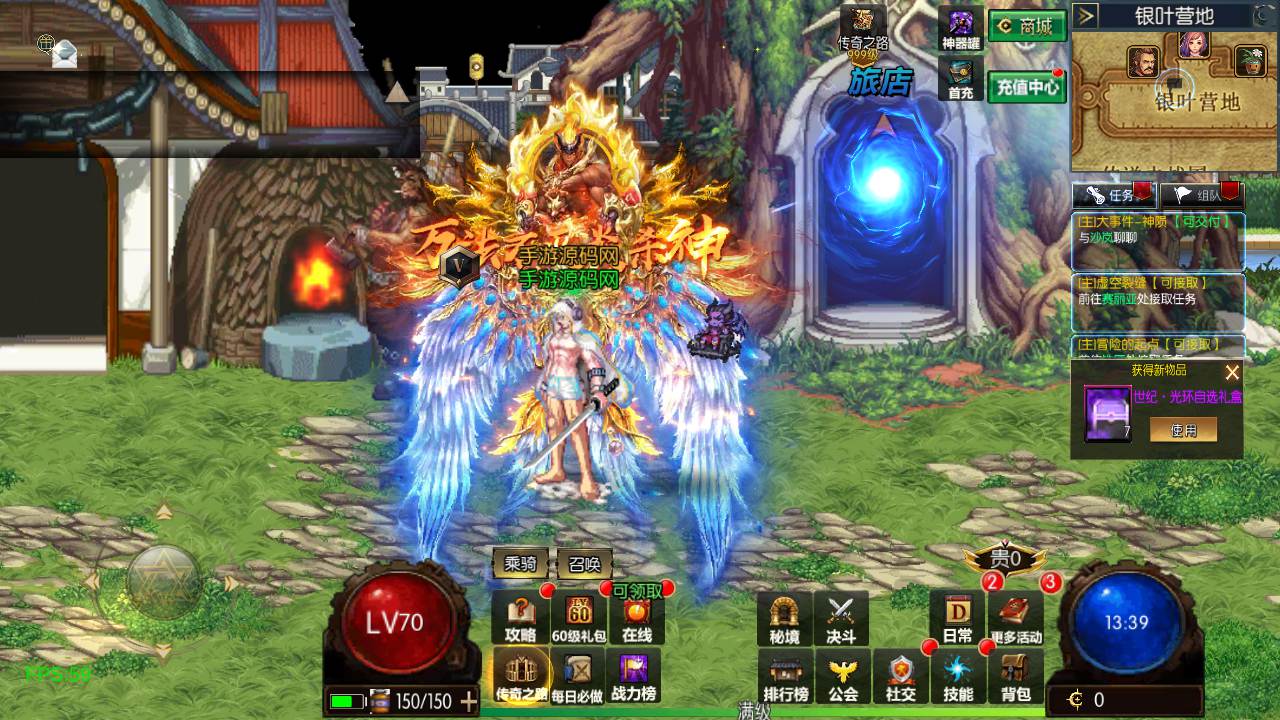Open the 商城 shop
The height and width of the screenshot is (720, 1280).
1026,27
